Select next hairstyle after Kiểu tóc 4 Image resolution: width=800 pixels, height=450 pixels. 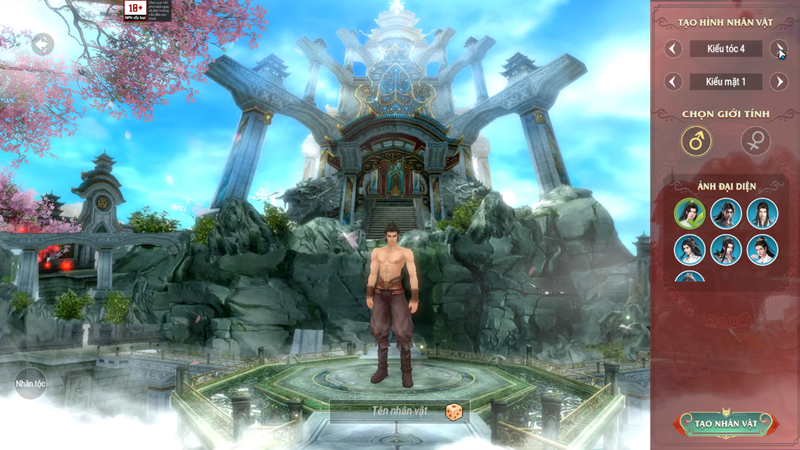pyautogui.click(x=779, y=48)
